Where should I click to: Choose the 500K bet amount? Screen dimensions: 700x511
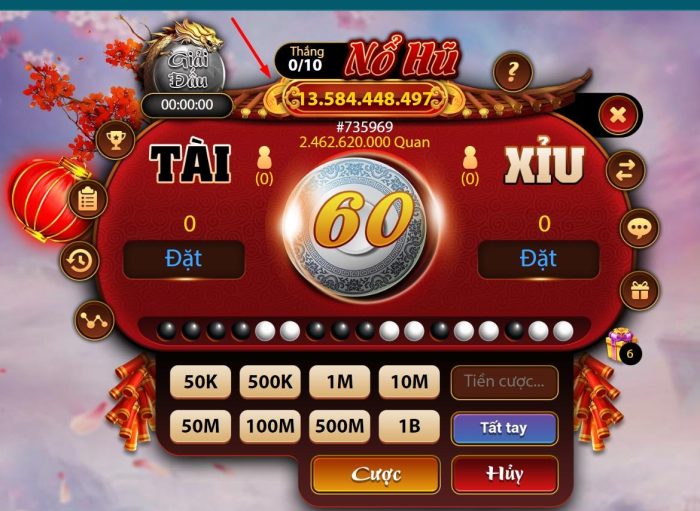click(x=269, y=381)
